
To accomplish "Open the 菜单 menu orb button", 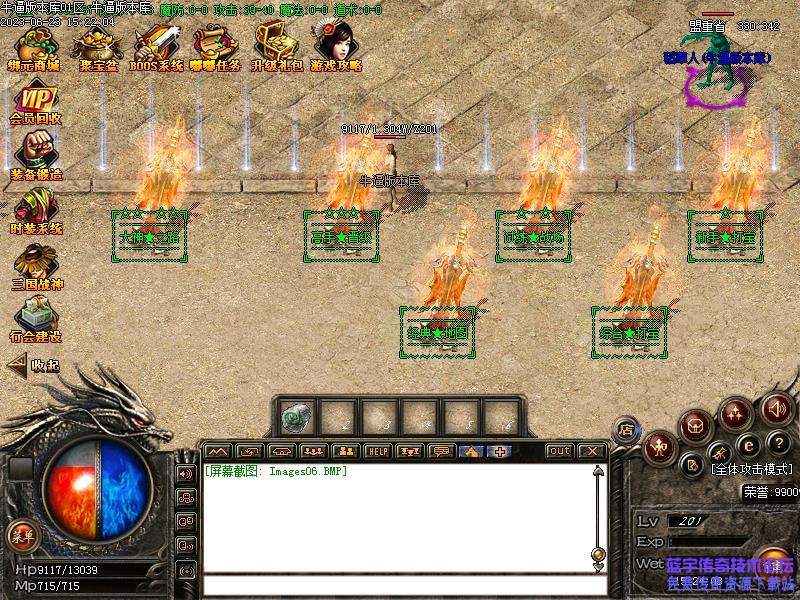I will 22,536.
